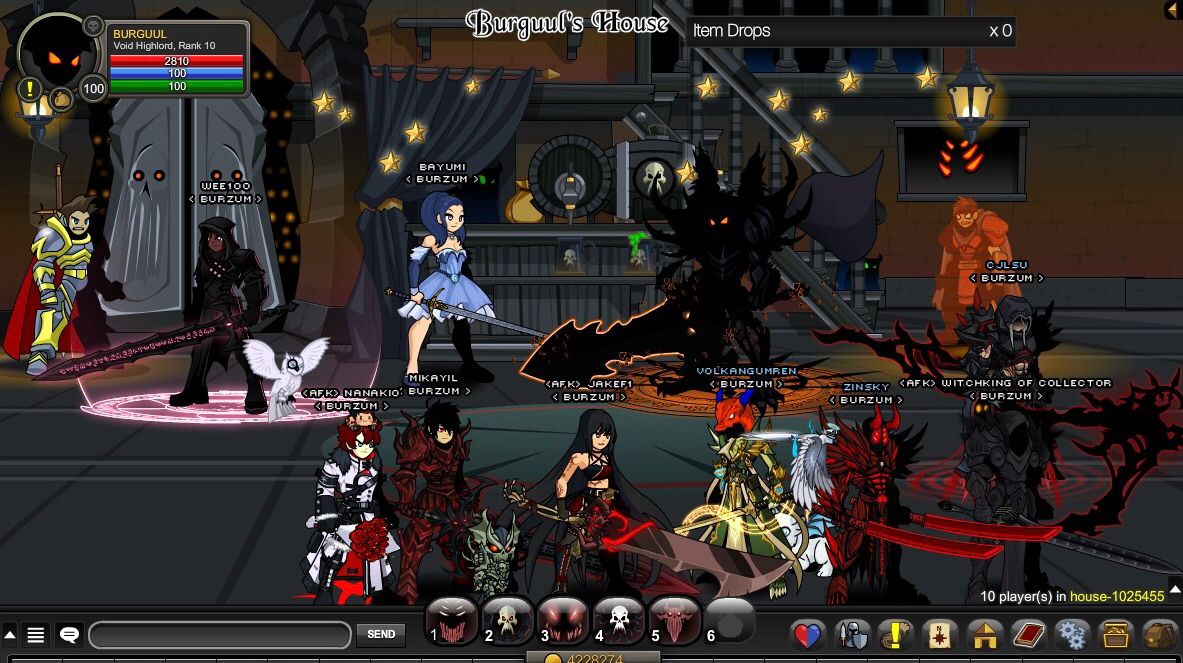Click the SEND chat button

(381, 634)
